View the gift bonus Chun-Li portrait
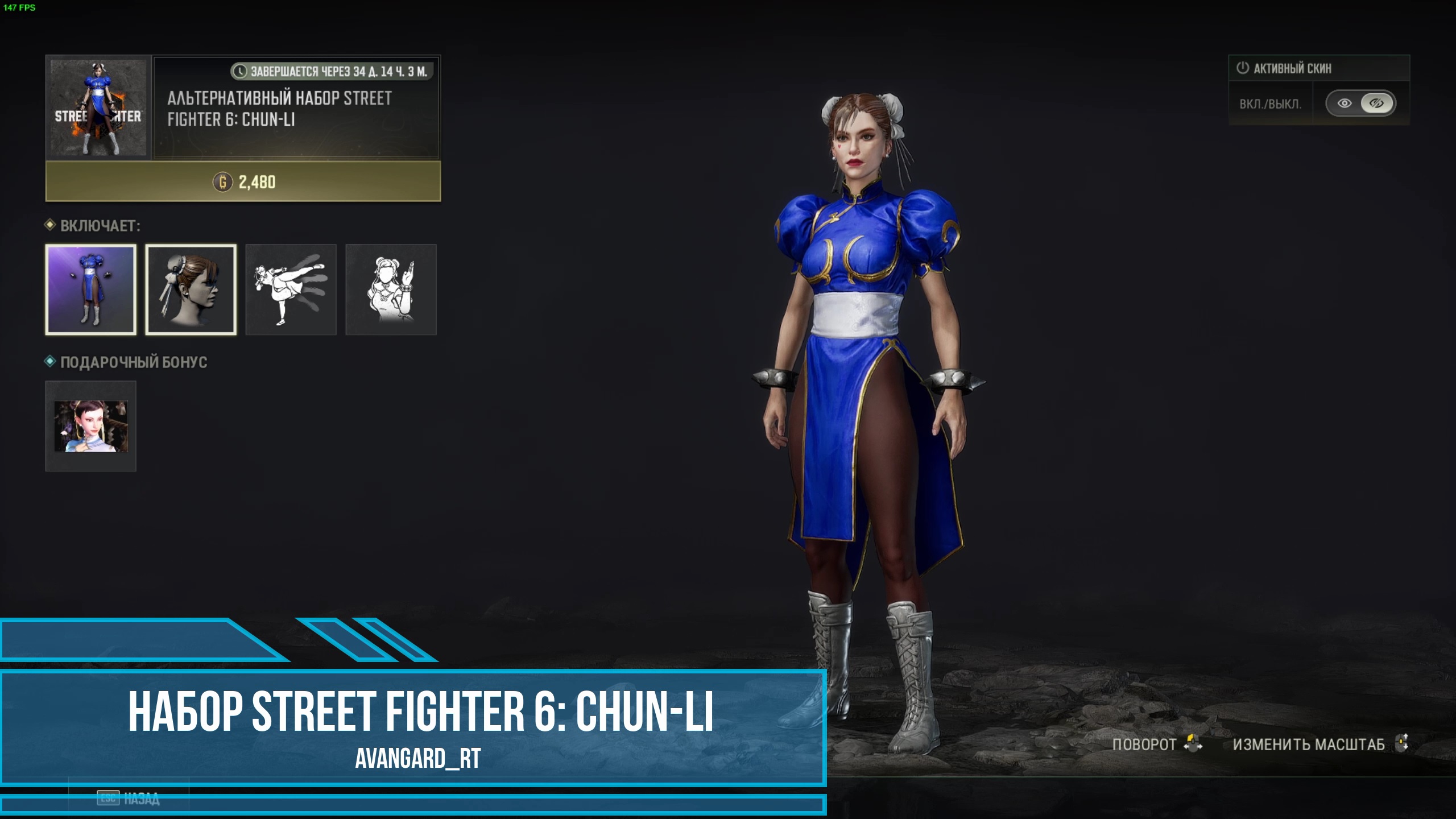 coord(91,426)
